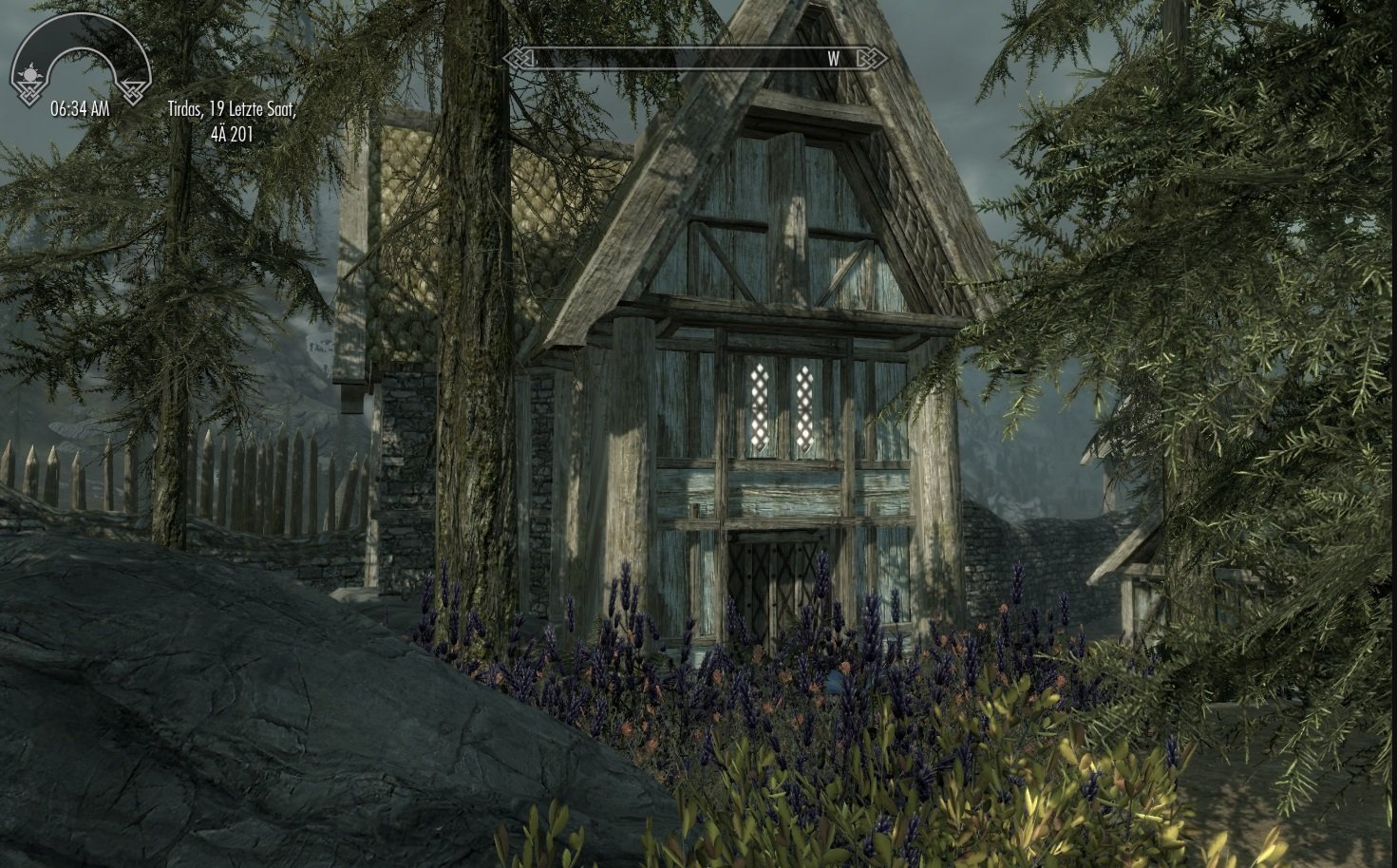Click the left lattice window above the door
The image size is (1397, 868).
click(758, 404)
